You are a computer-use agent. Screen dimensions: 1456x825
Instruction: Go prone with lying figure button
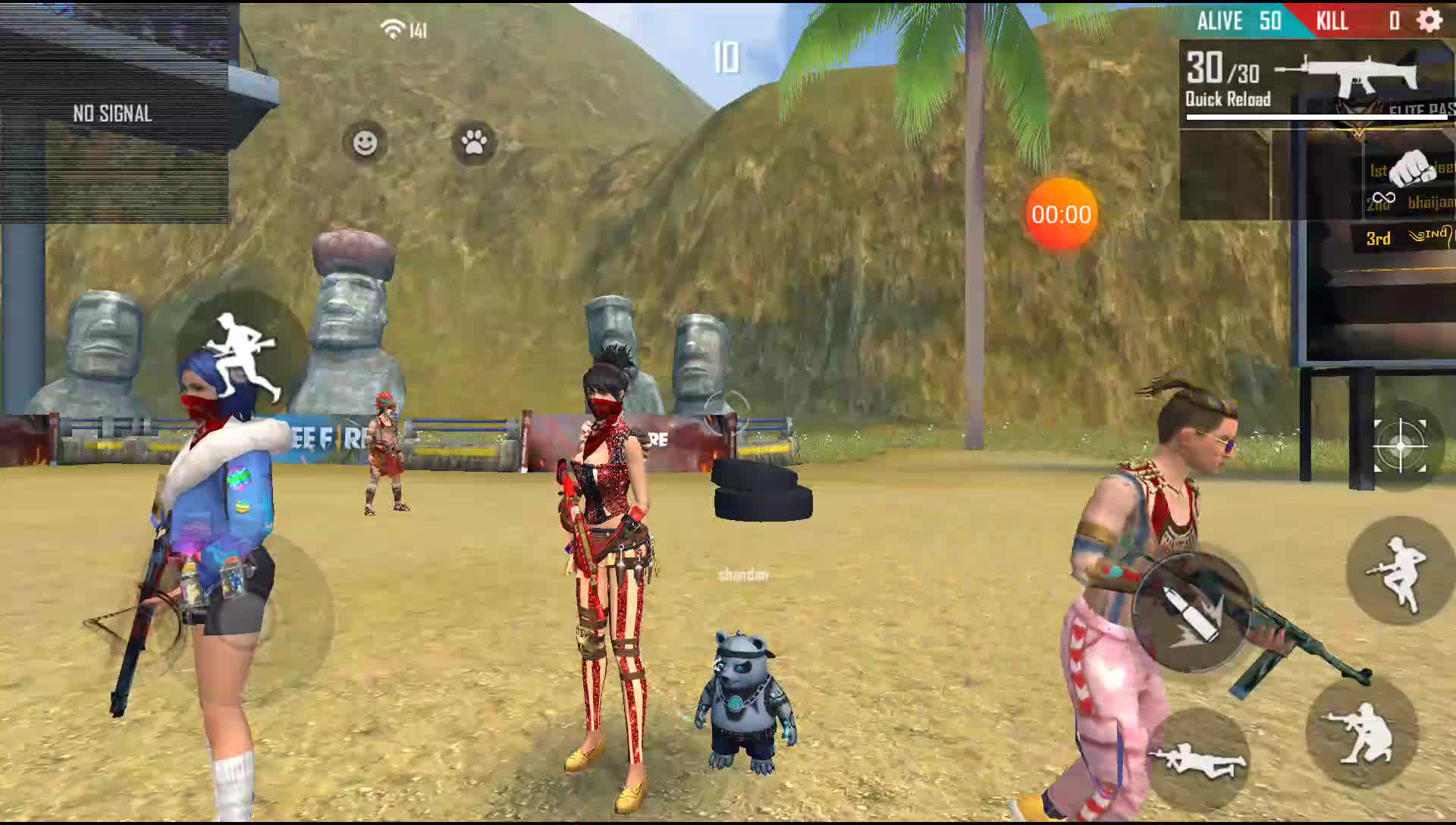coord(1197,761)
